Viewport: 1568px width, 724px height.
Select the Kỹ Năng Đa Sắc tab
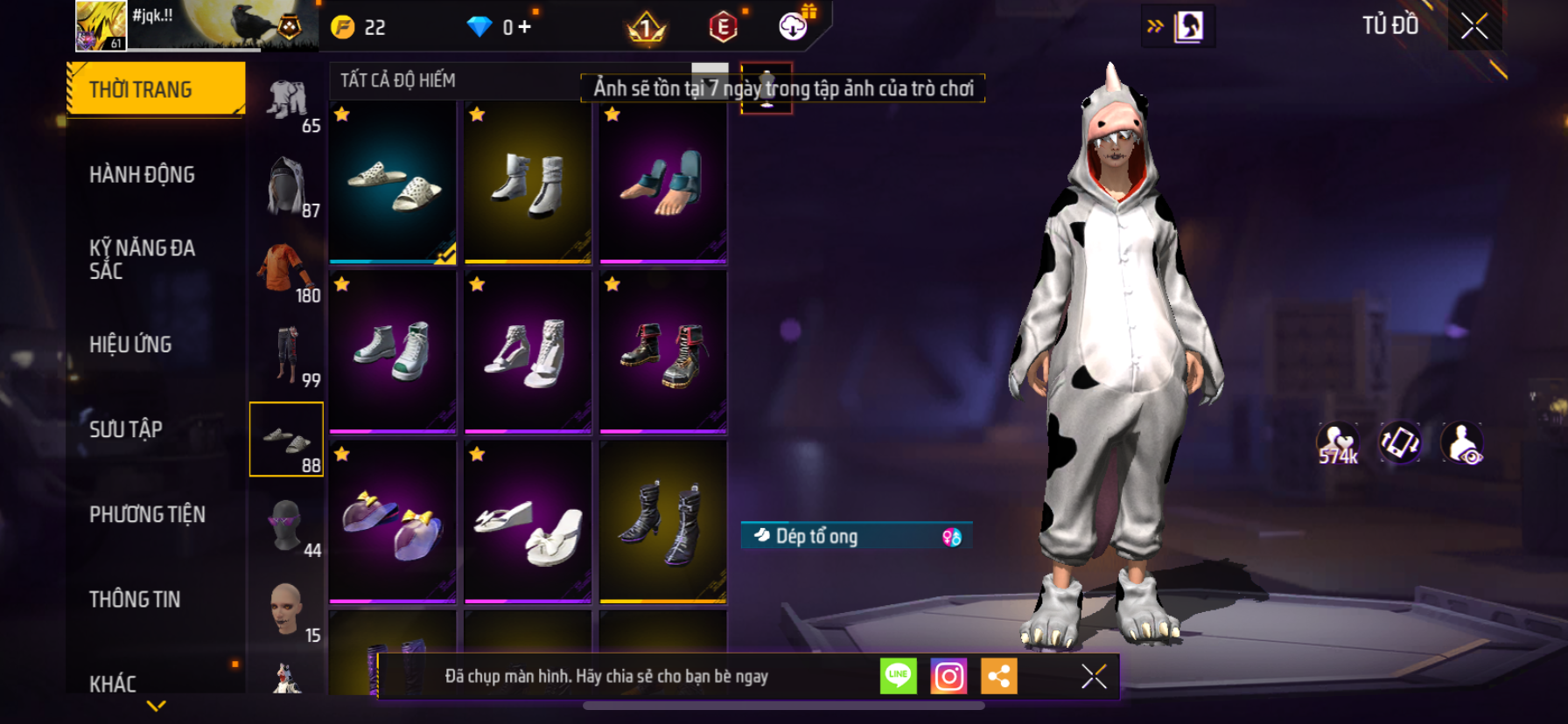click(x=143, y=259)
